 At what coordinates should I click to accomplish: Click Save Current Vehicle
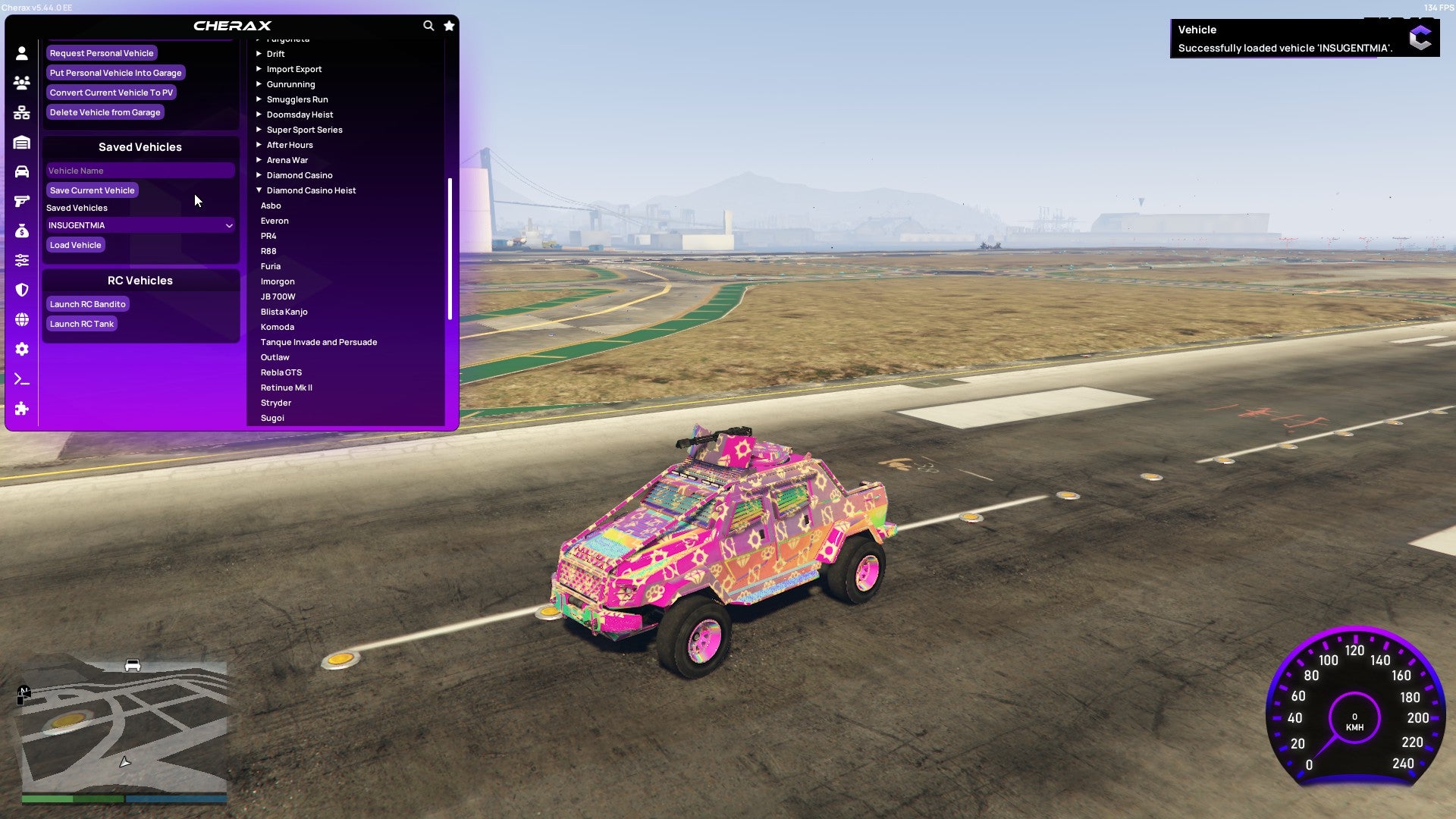tap(92, 190)
